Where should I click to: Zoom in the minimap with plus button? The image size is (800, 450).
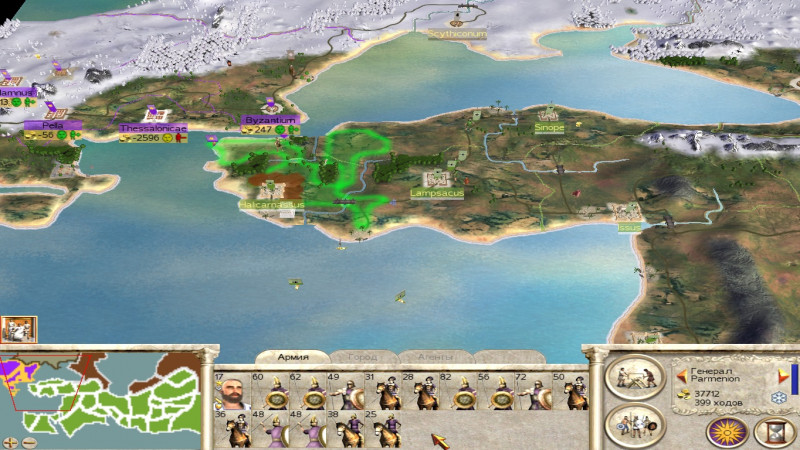[12, 442]
